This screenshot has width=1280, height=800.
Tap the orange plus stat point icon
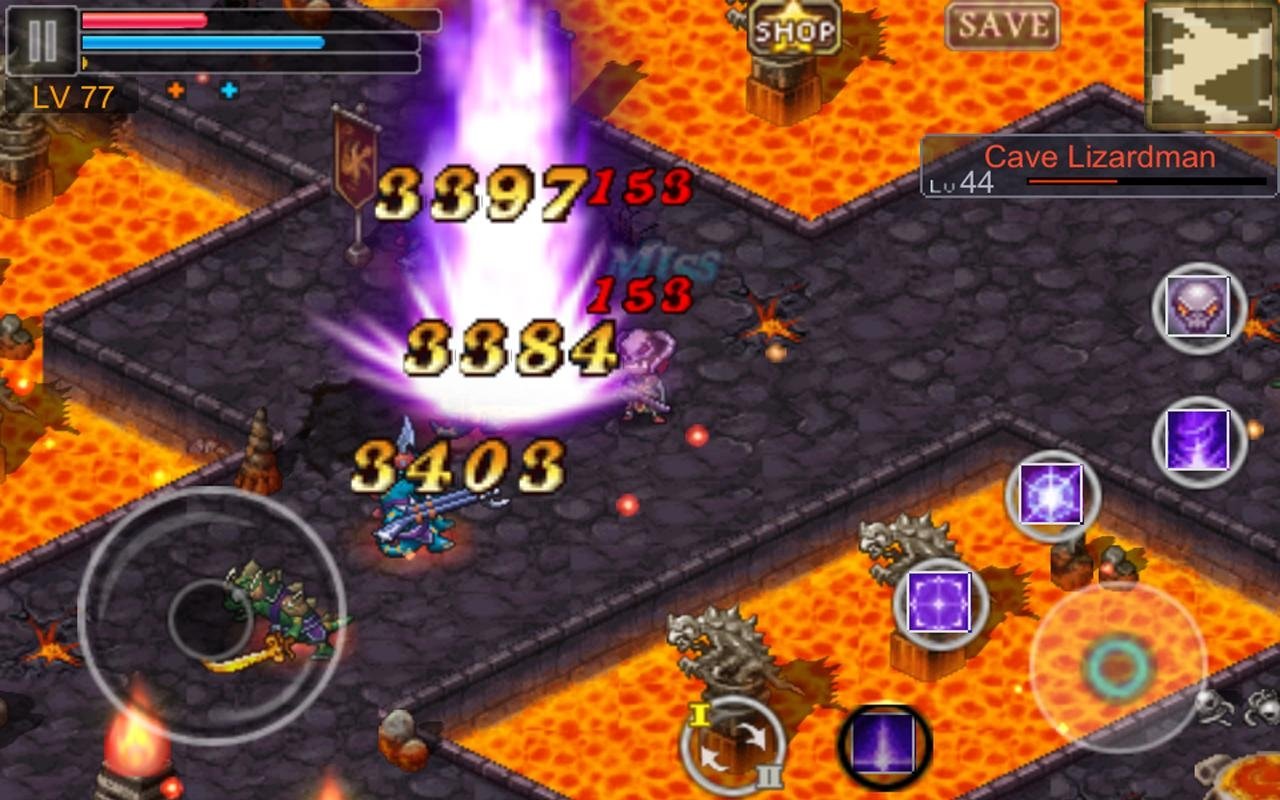click(x=177, y=92)
